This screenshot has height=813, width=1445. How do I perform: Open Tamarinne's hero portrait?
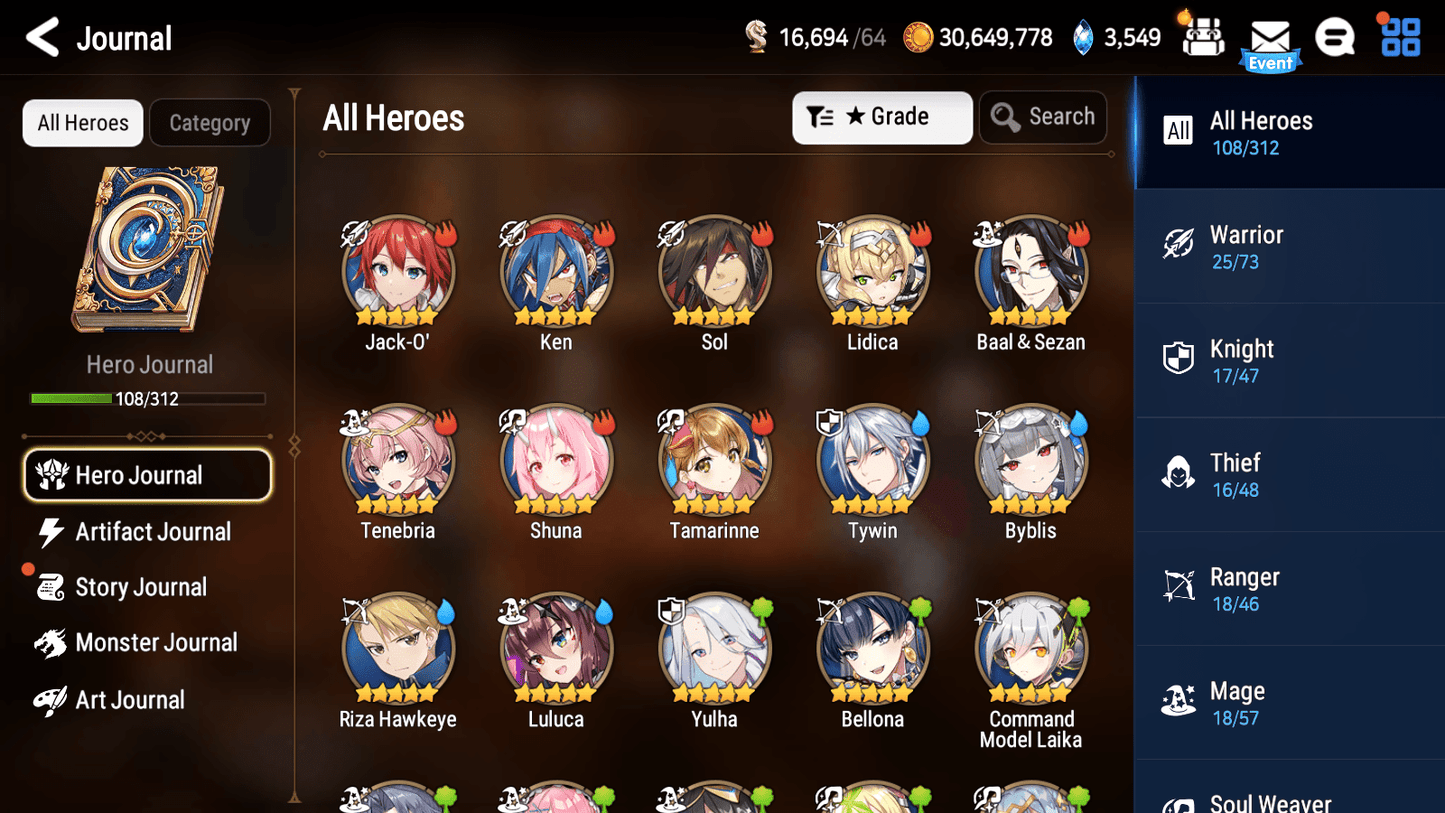[x=714, y=460]
